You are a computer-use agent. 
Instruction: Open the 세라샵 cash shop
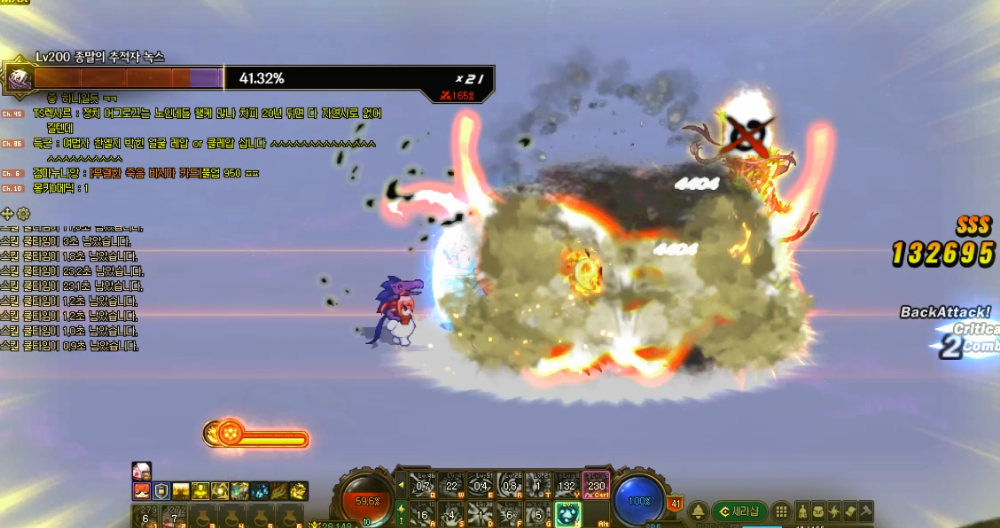point(740,511)
